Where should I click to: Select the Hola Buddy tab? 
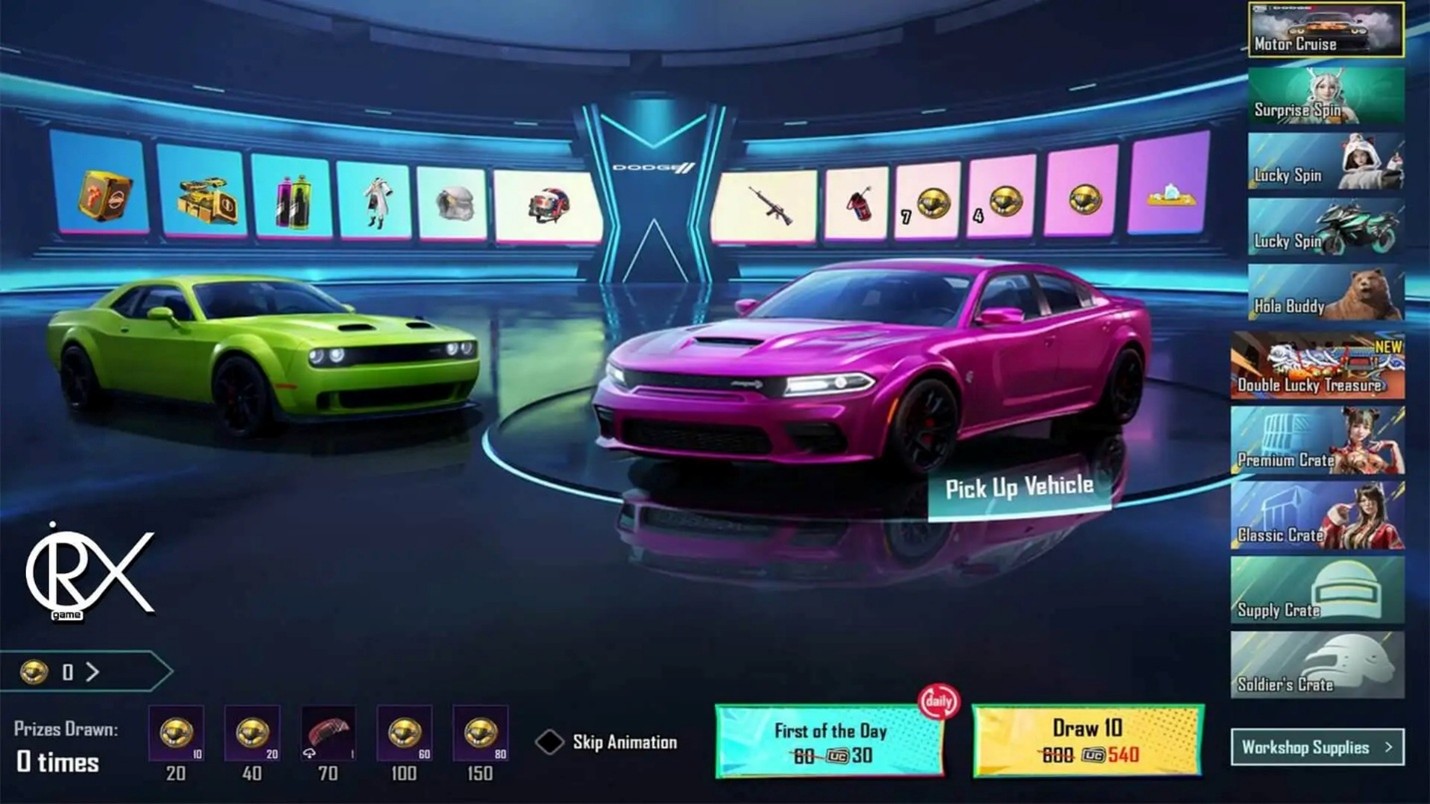point(1325,293)
